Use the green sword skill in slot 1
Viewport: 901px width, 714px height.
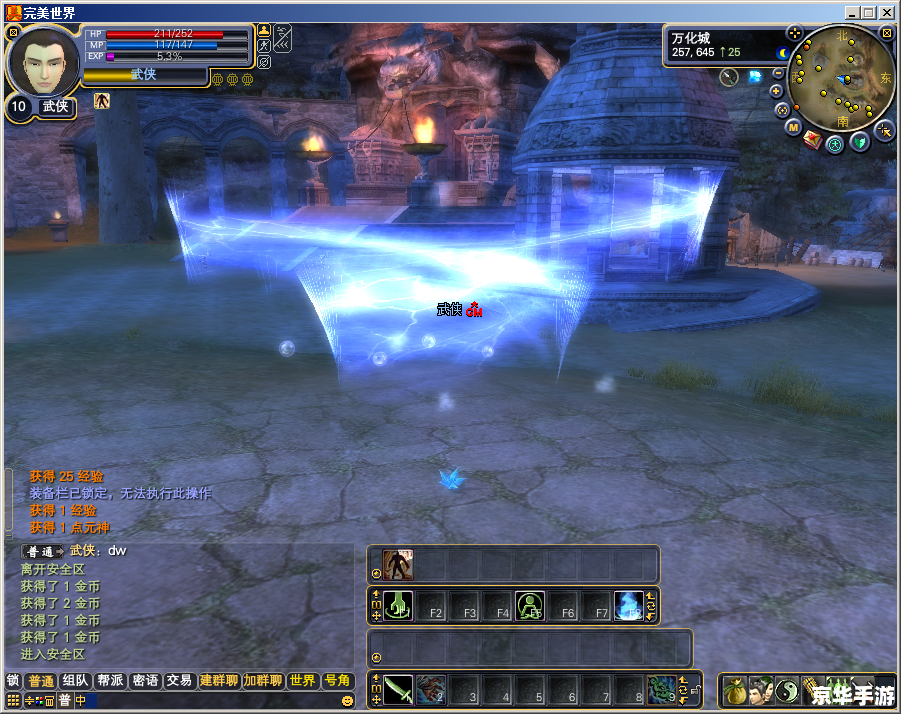[399, 689]
